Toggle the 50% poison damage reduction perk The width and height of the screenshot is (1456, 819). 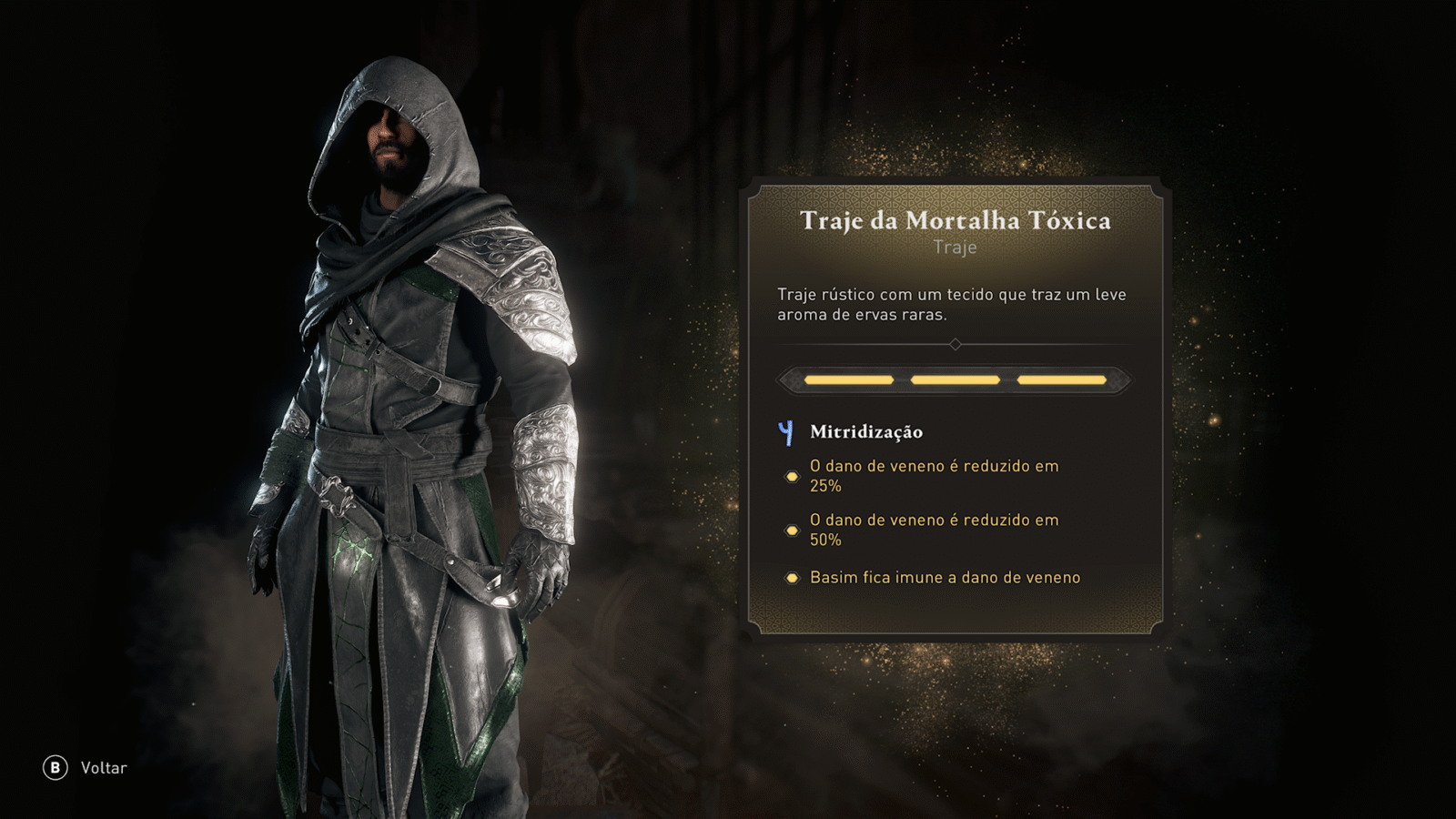pos(933,529)
